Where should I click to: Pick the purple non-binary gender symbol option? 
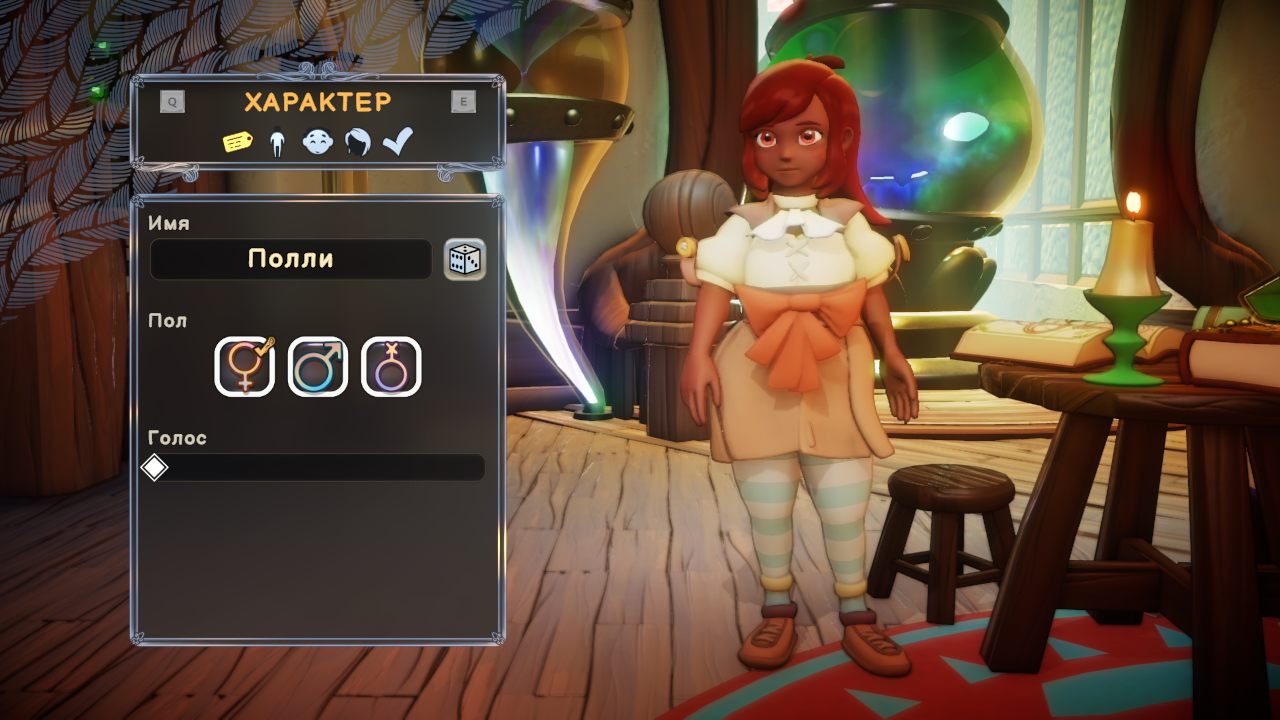(x=391, y=367)
